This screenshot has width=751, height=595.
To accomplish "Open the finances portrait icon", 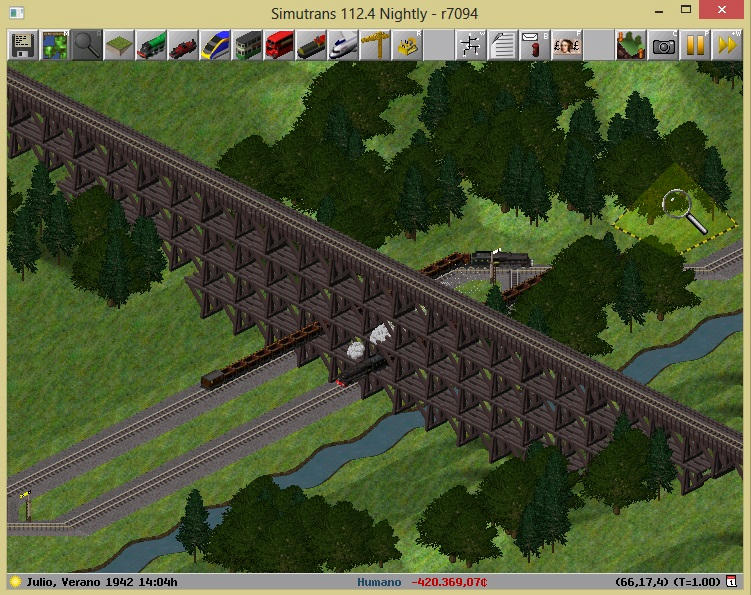I will [567, 45].
